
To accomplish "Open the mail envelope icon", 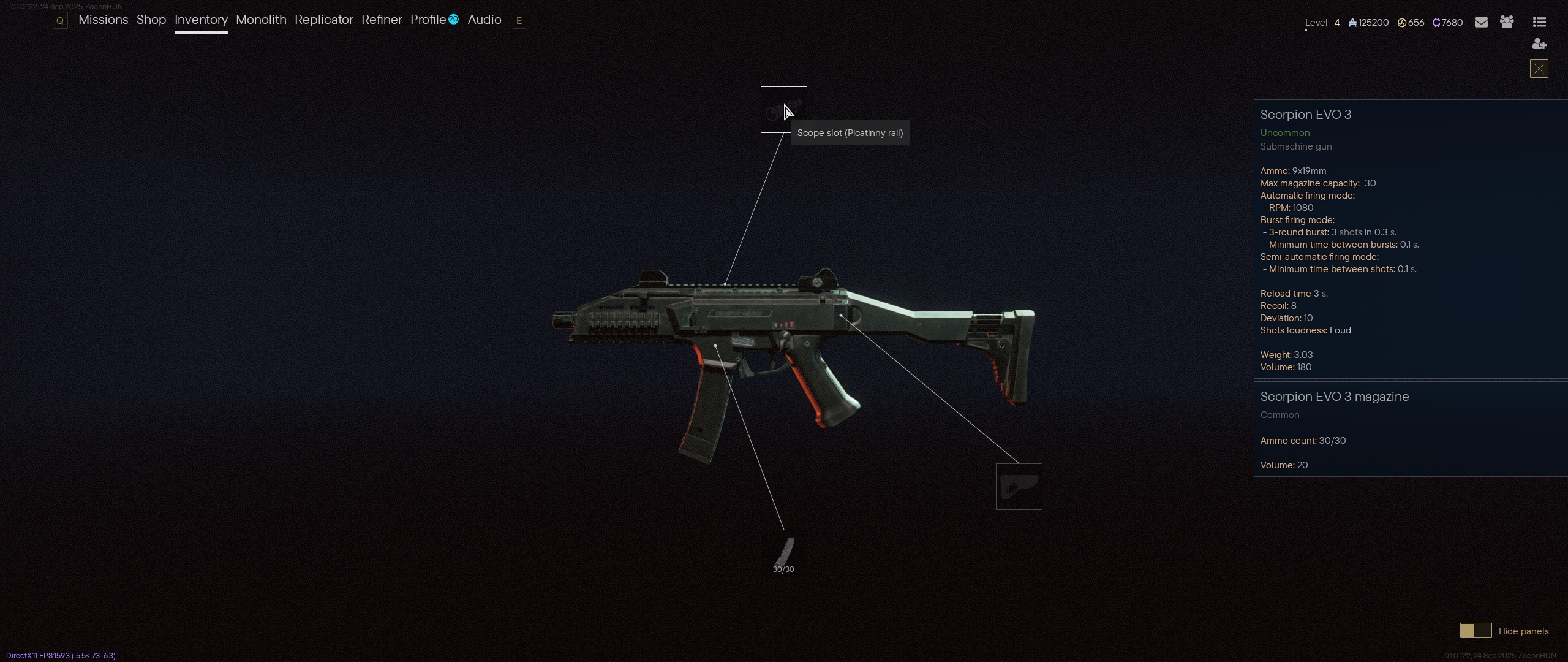I will (1481, 23).
